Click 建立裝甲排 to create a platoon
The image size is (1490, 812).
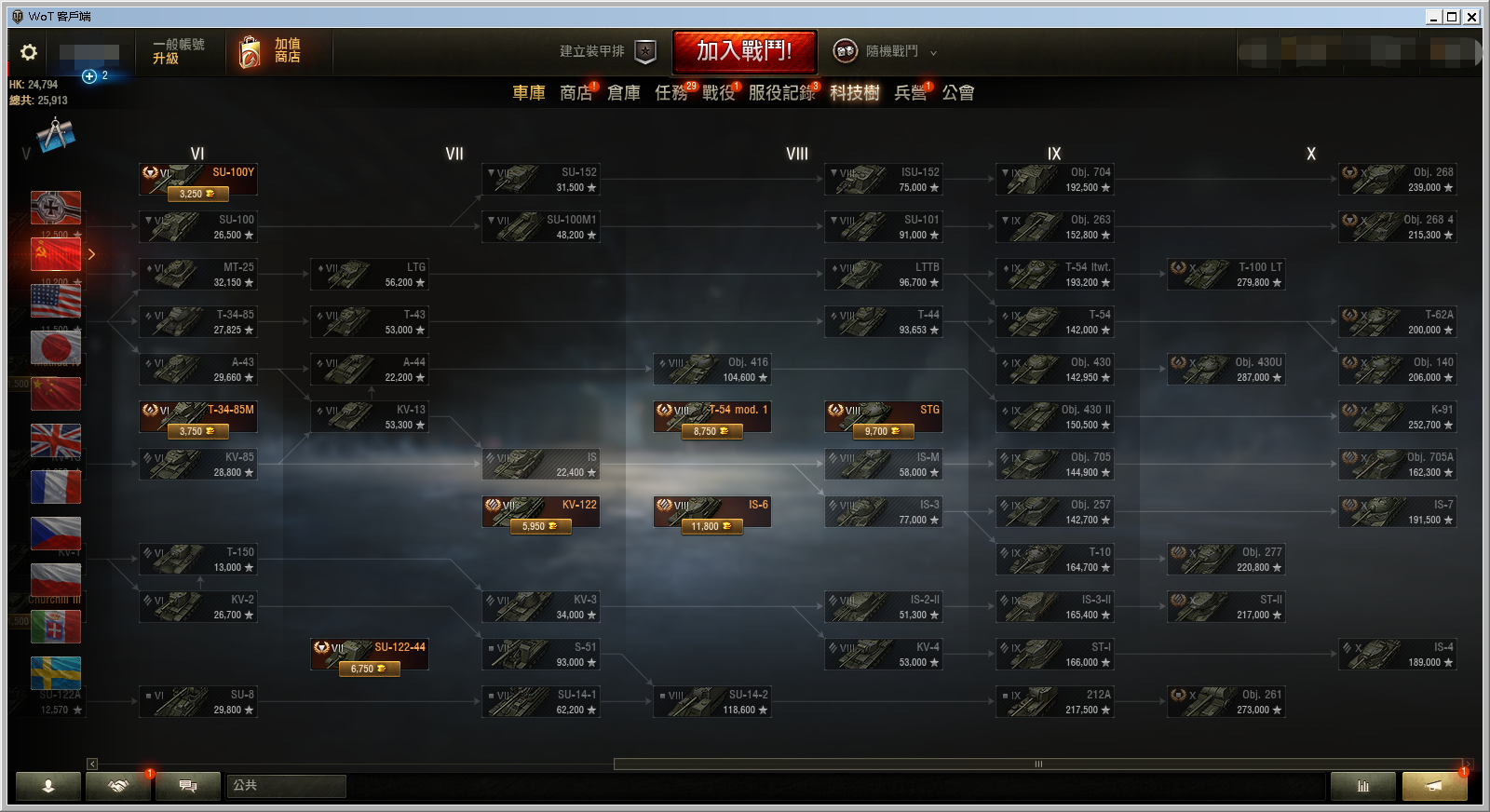point(607,51)
